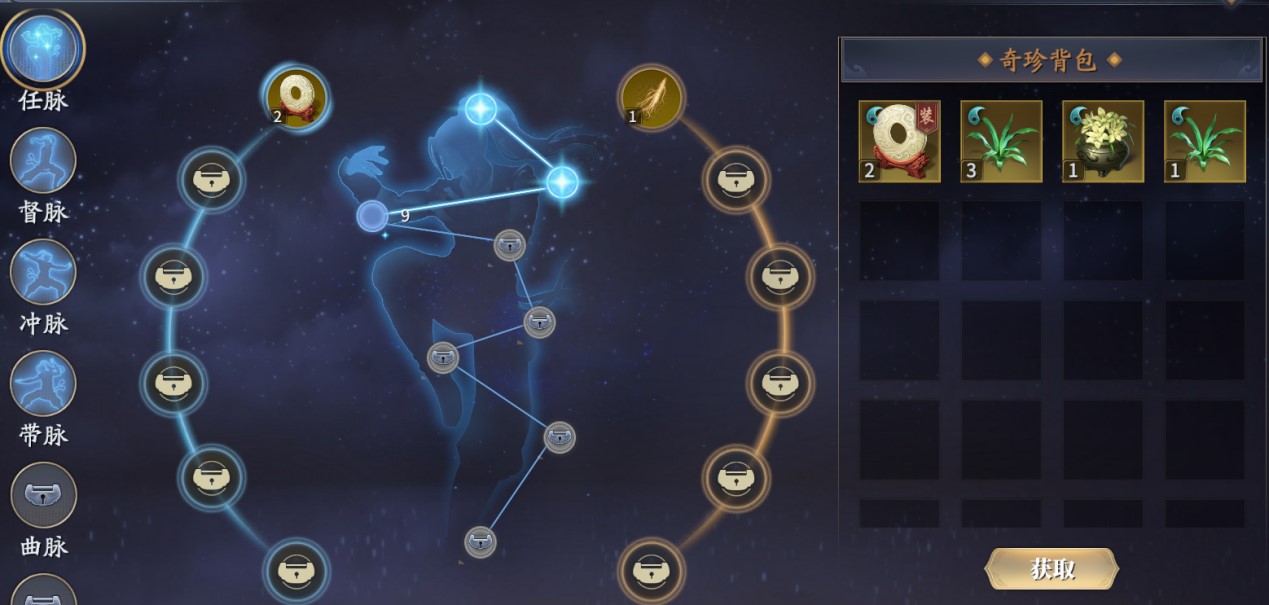This screenshot has width=1269, height=605.
Task: Show the 带脉 meridian tab
Action: click(x=43, y=384)
